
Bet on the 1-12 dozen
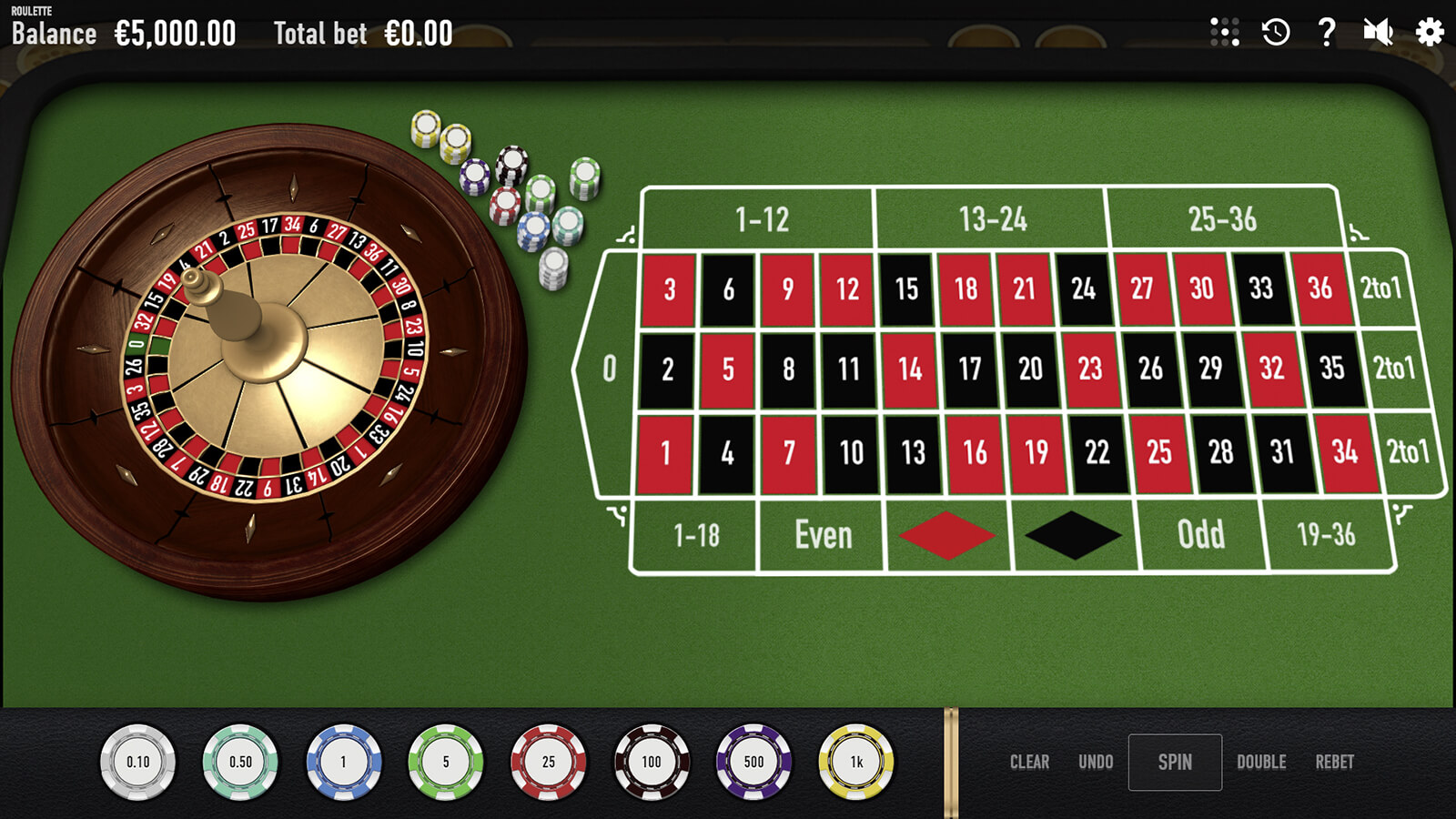(761, 219)
